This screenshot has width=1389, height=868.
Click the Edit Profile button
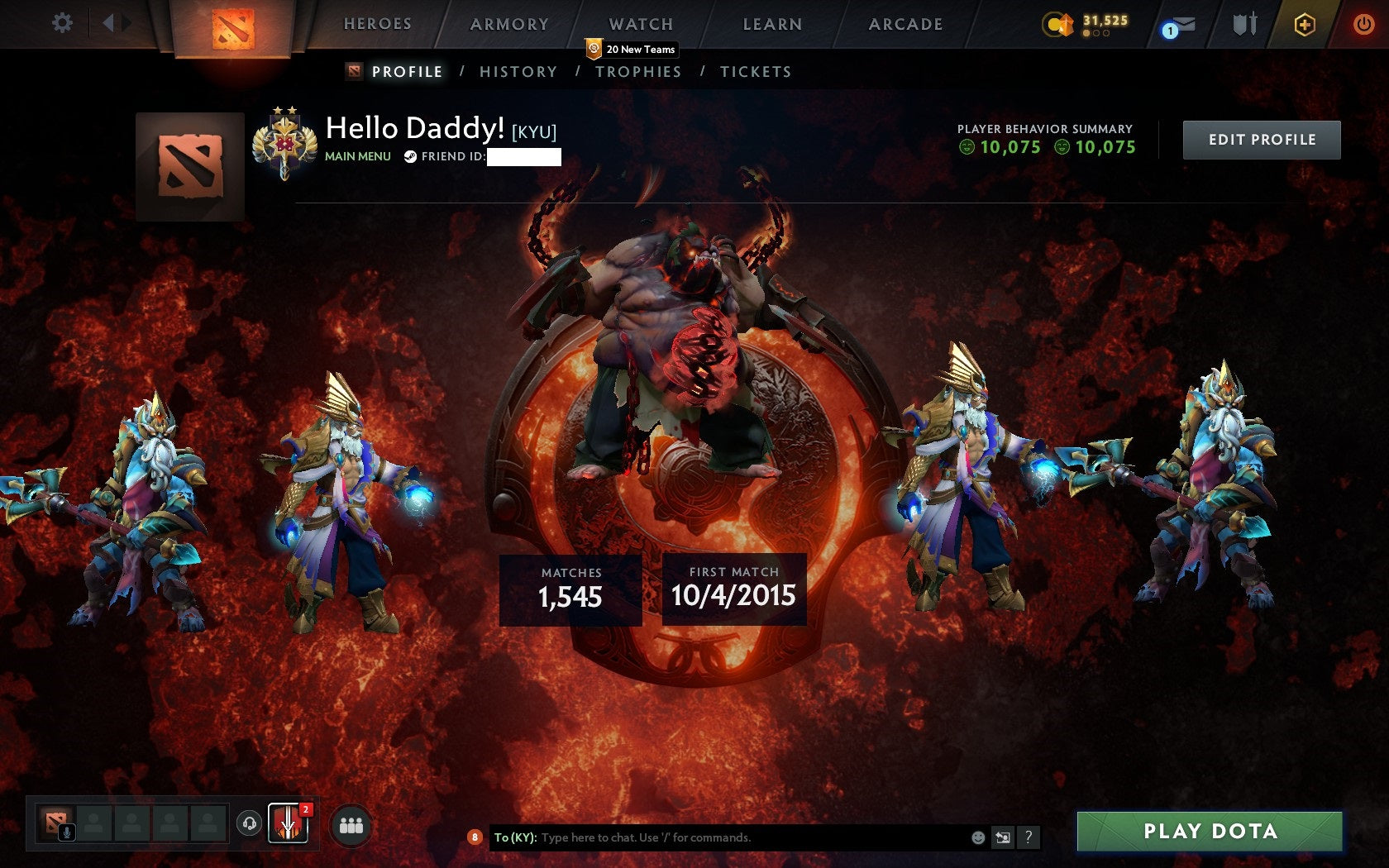tap(1262, 139)
